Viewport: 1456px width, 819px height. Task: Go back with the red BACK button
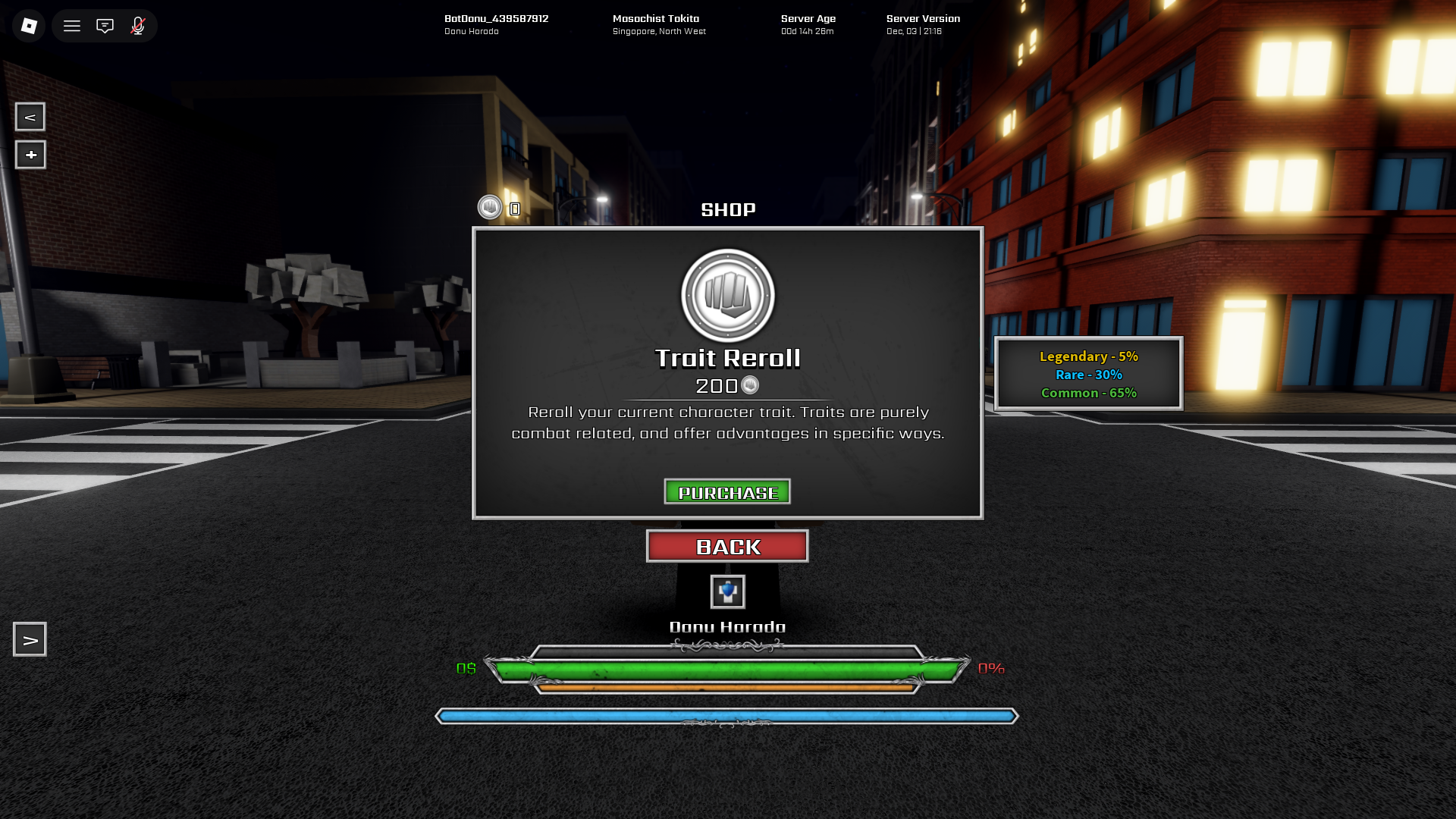(727, 546)
